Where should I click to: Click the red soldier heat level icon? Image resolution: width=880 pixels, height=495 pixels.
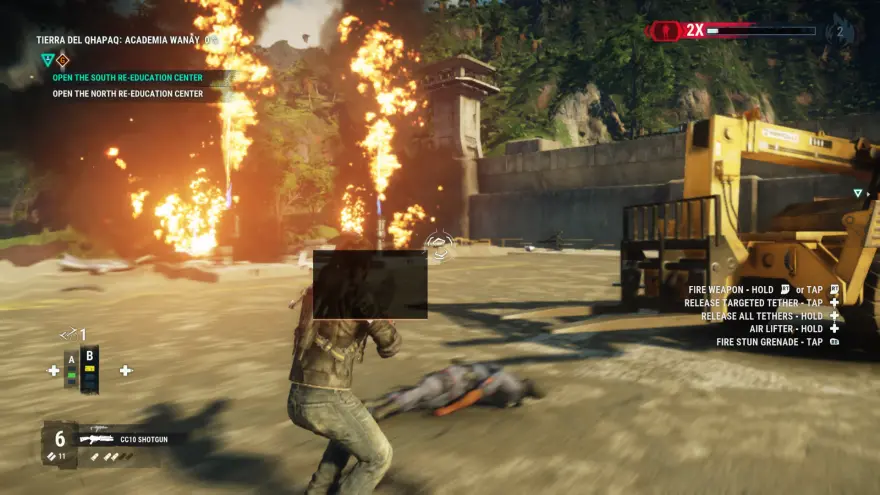(665, 31)
